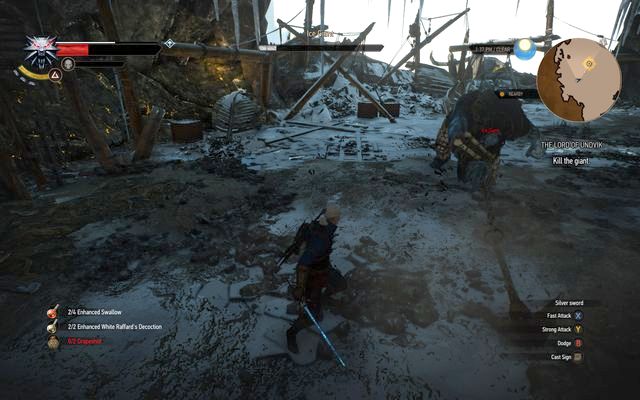Click the yellow quest marker on minimap
Image resolution: width=640 pixels, height=400 pixels.
[x=589, y=62]
